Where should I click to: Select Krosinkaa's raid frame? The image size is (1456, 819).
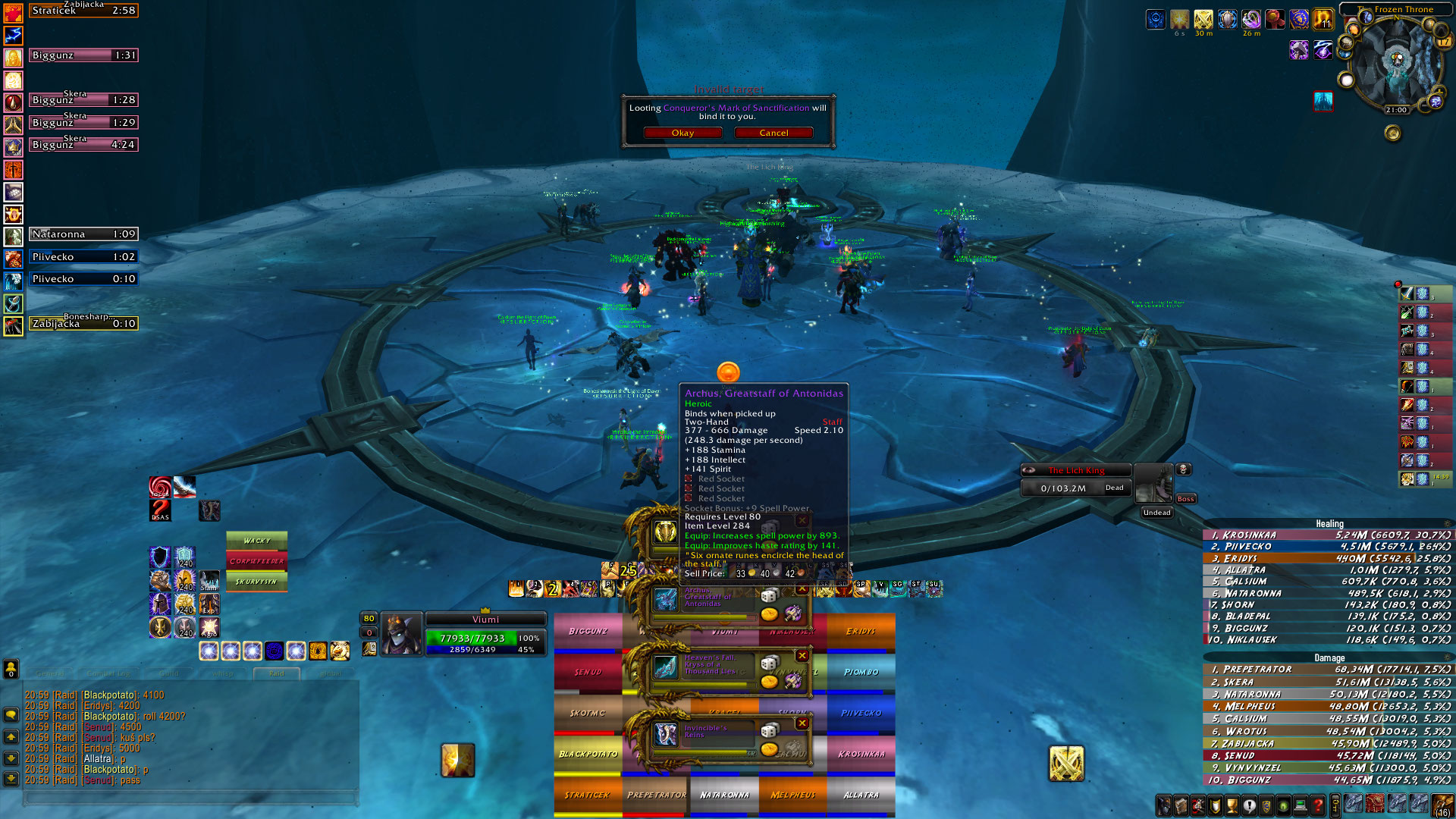(861, 754)
